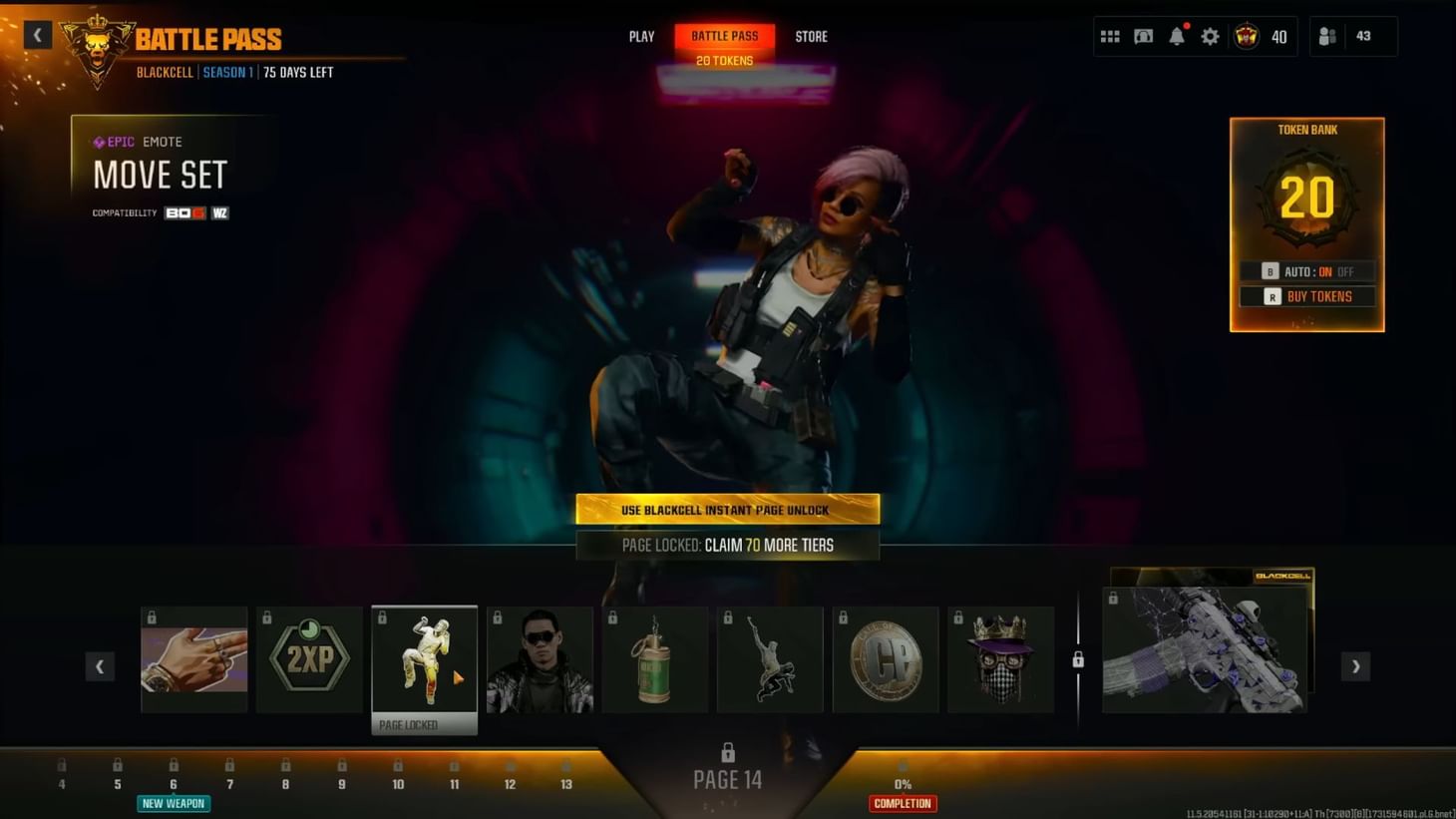
Task: Toggle Auto token usage to OFF
Action: [x=1347, y=270]
